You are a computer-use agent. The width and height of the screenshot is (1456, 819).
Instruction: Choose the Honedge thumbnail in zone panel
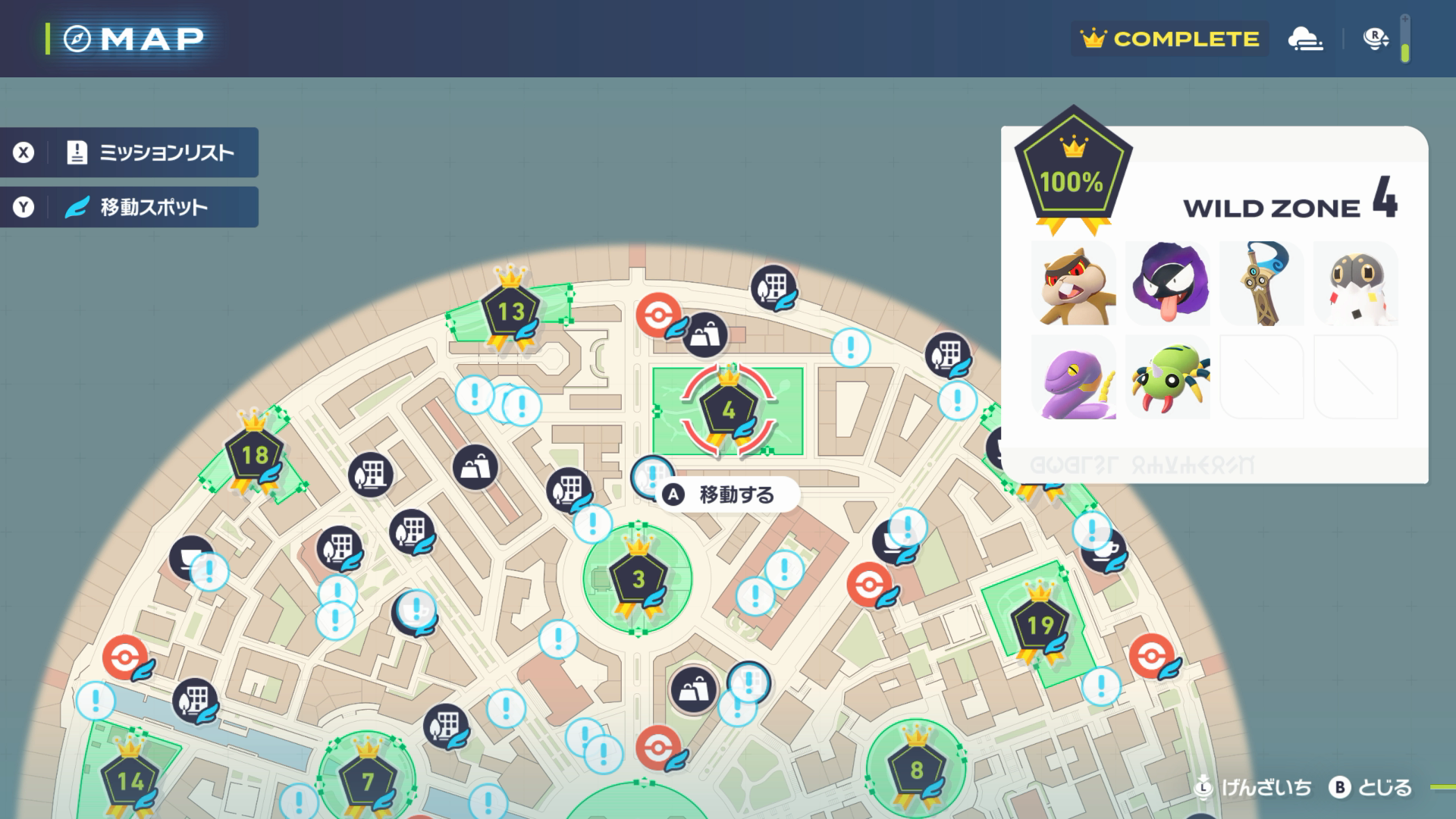(x=1262, y=284)
